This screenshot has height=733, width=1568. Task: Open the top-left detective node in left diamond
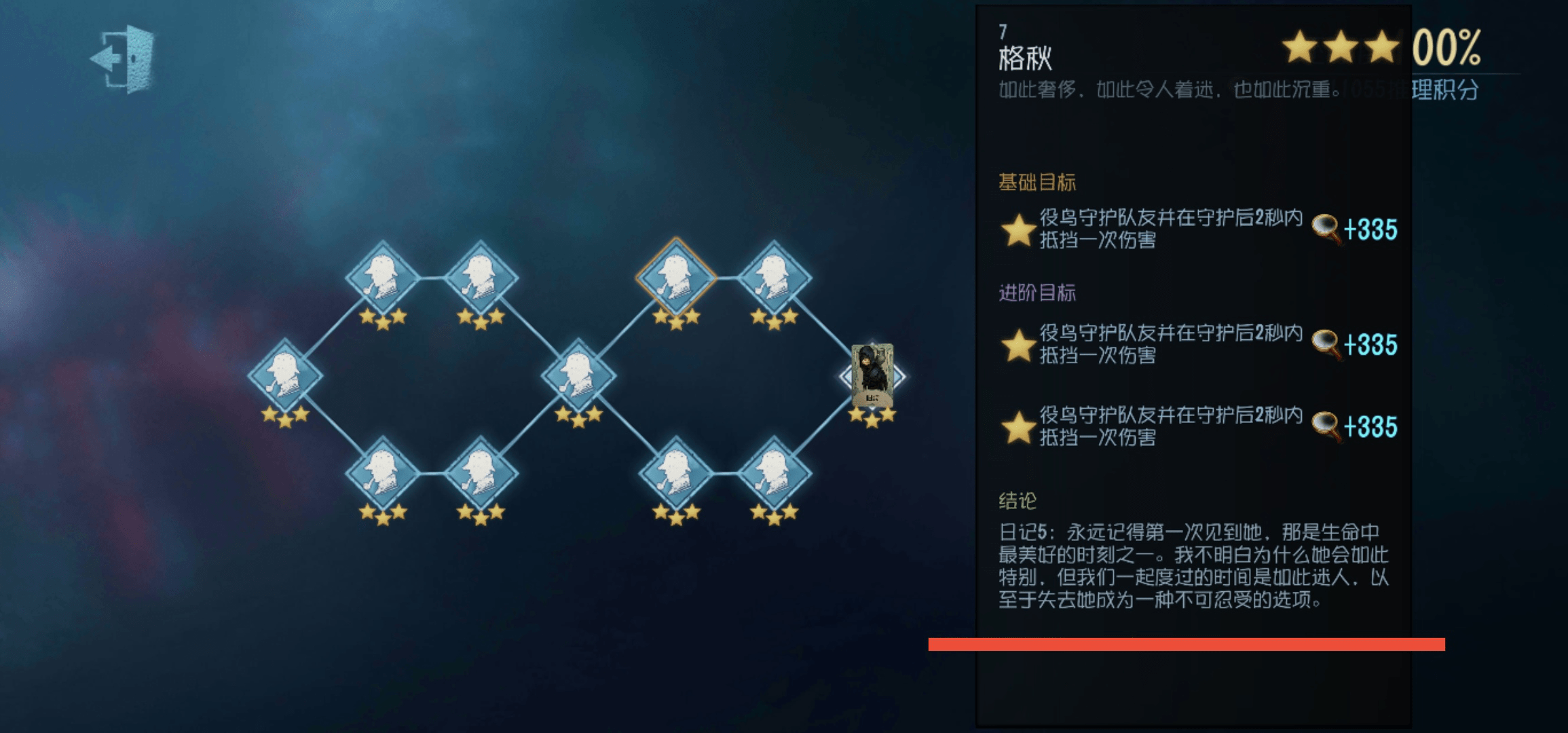coord(384,278)
